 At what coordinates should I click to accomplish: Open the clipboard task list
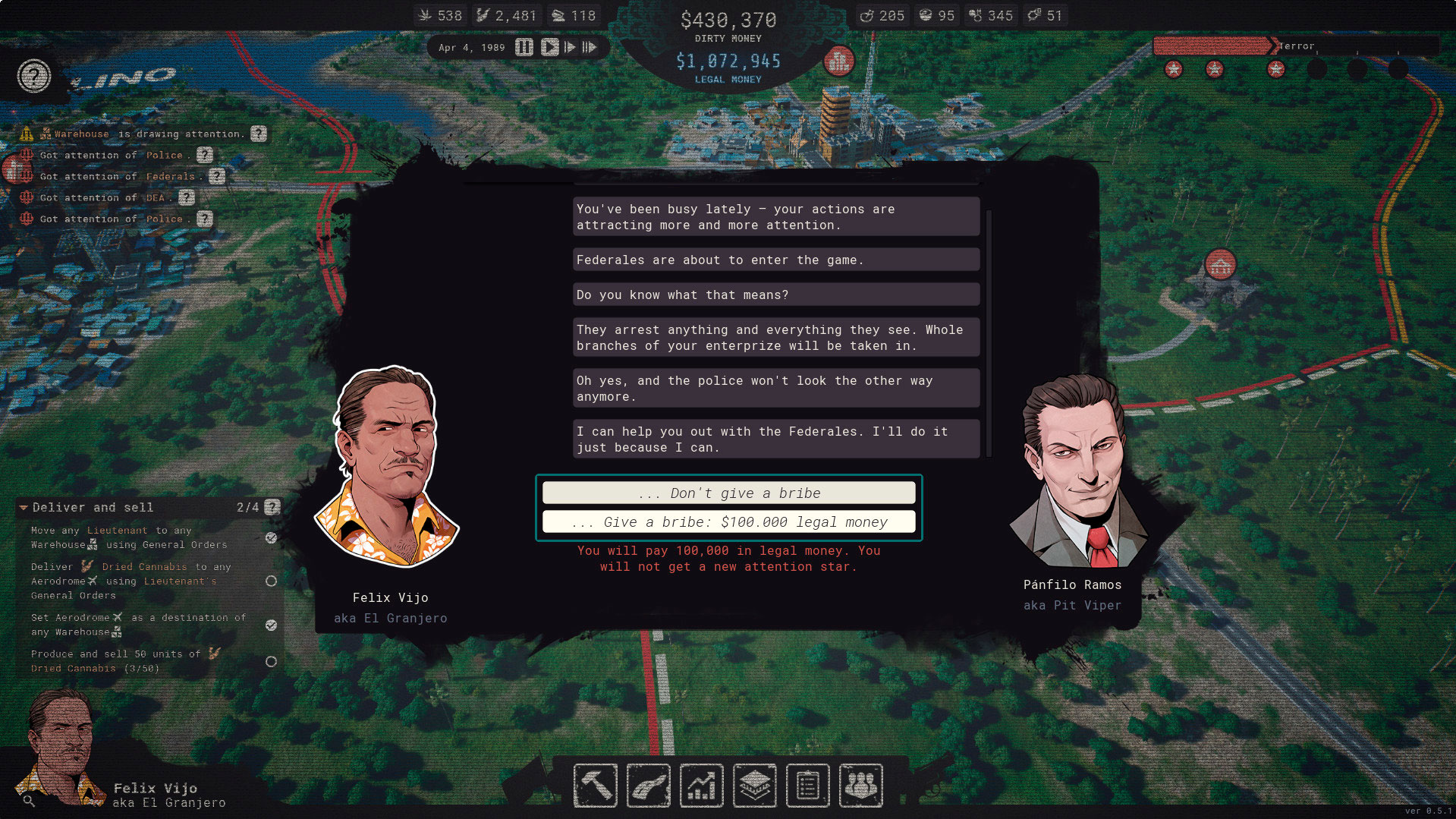click(808, 786)
